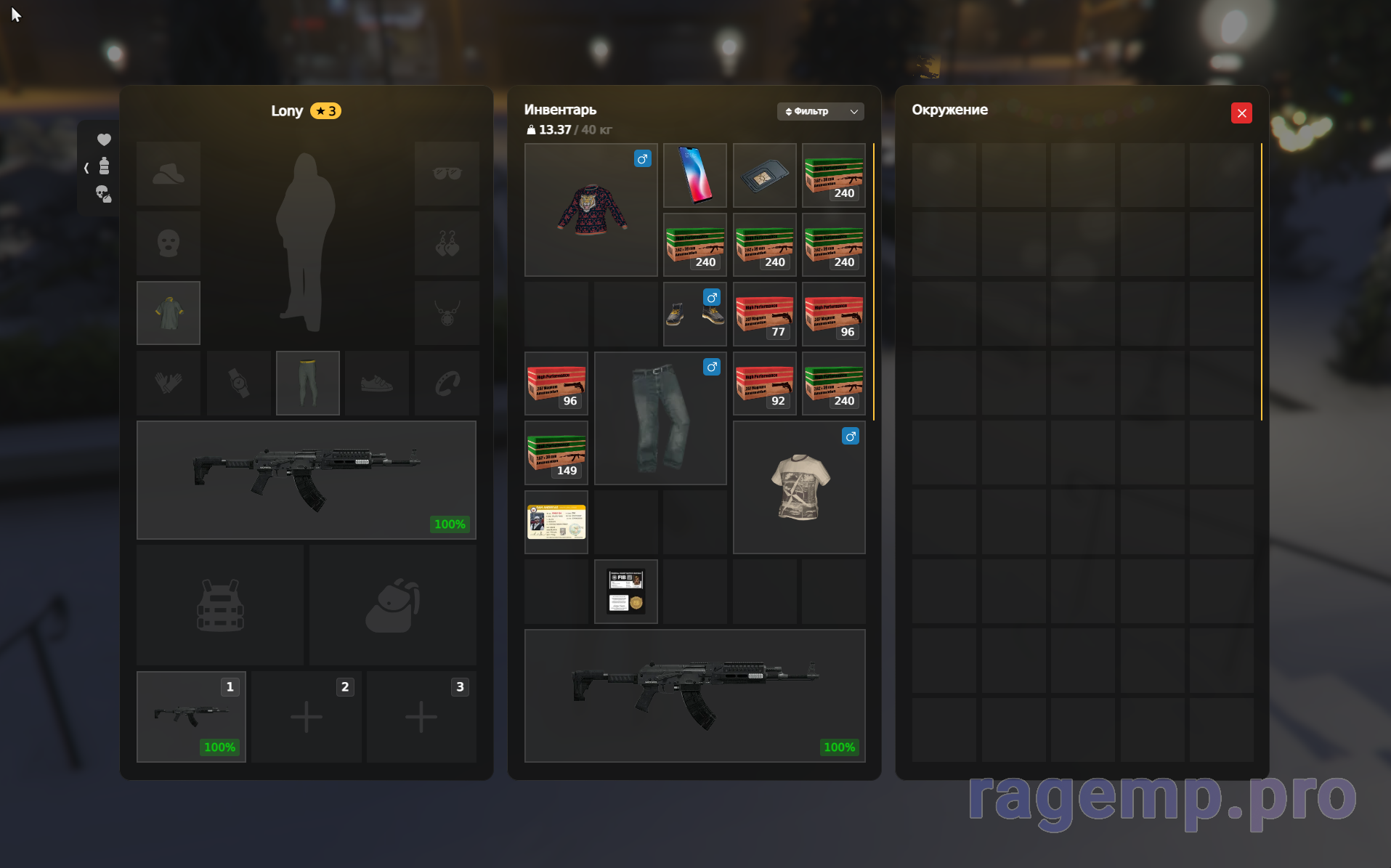The image size is (1391, 868).
Task: Select the assault rifle in inventory panel
Action: [694, 695]
